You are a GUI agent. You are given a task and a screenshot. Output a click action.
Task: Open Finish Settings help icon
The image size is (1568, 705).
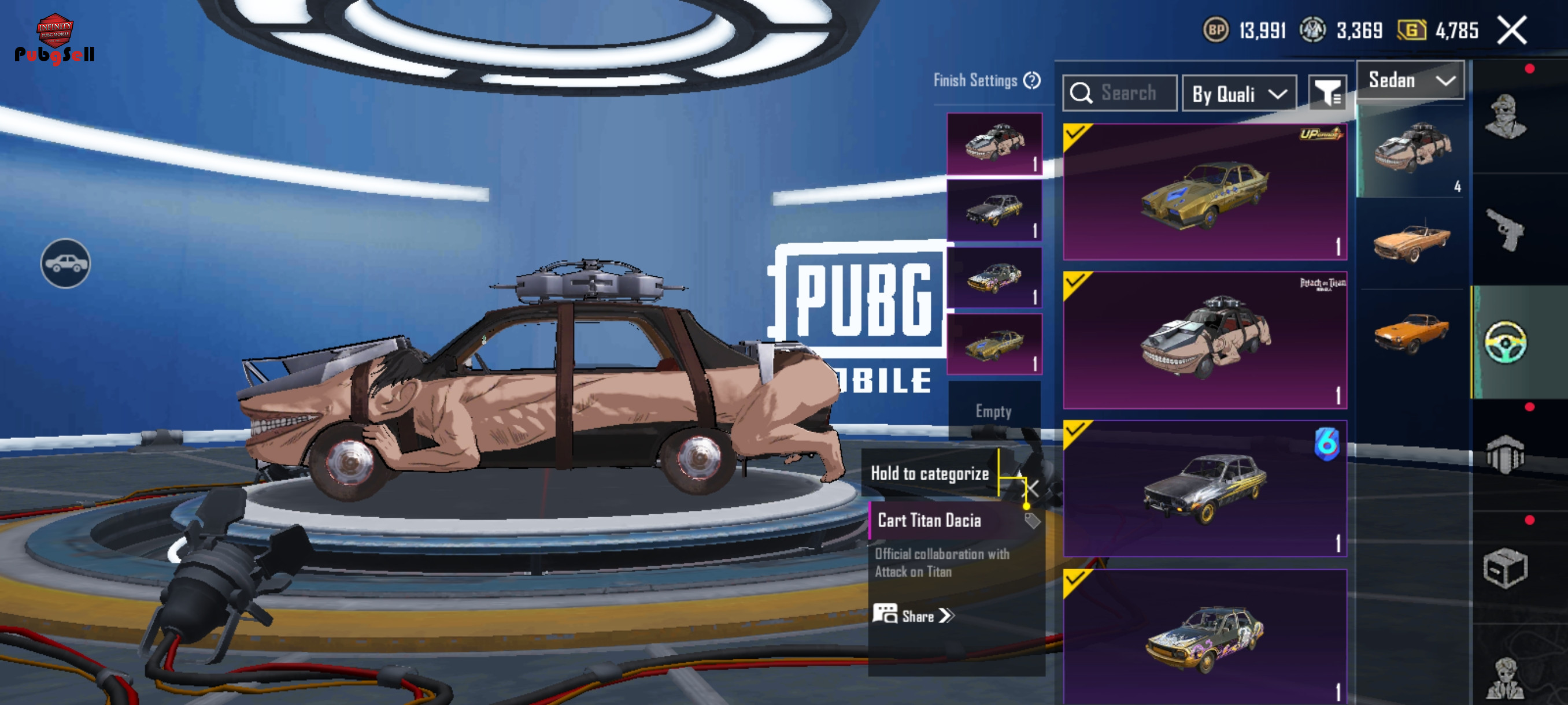click(x=1031, y=80)
